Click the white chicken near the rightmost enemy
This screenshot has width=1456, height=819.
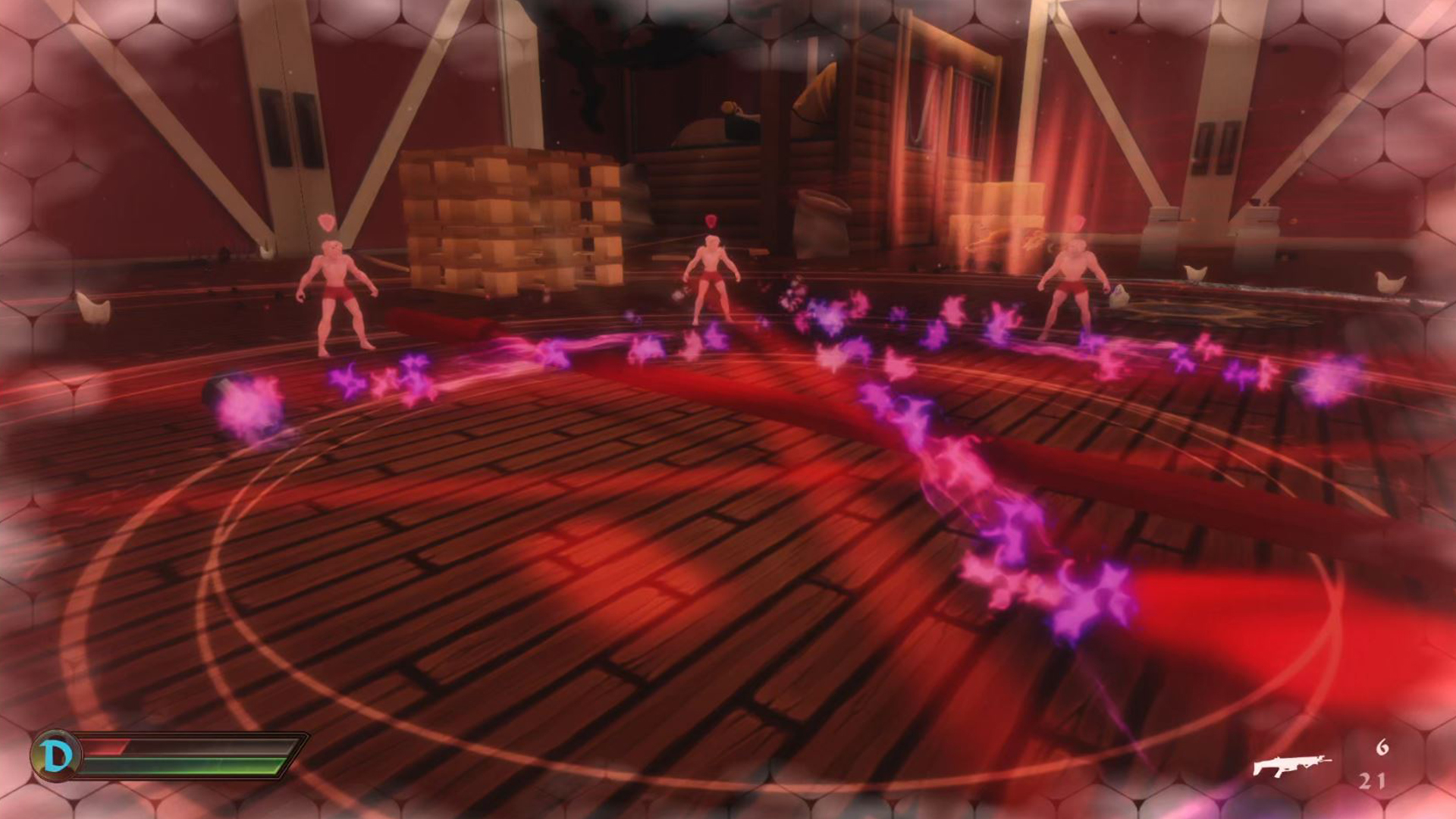click(x=1121, y=296)
